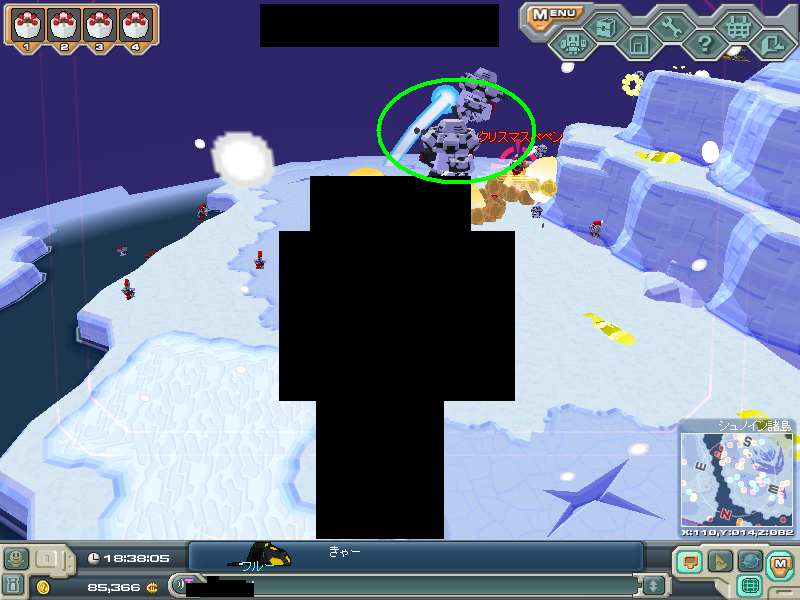The width and height of the screenshot is (800, 600).
Task: Open the robot character icon in menu
Action: tap(572, 44)
